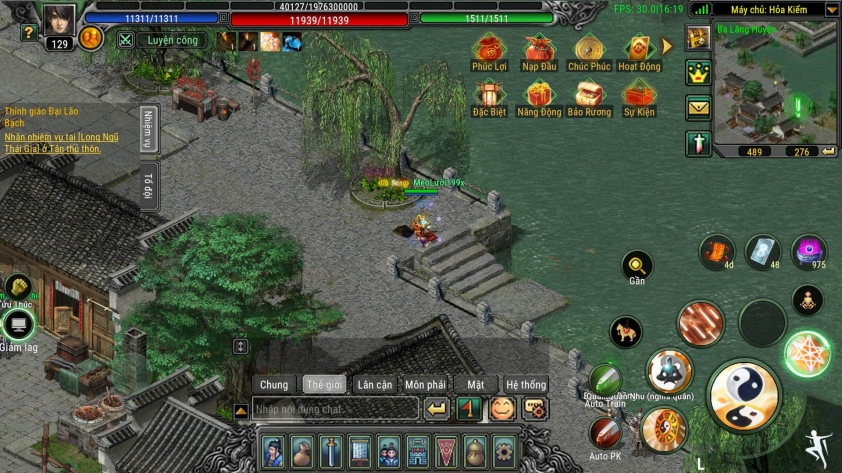Open the server dropdown Máy chủ: Hỏa Kiếm
The width and height of the screenshot is (842, 473).
783,9
